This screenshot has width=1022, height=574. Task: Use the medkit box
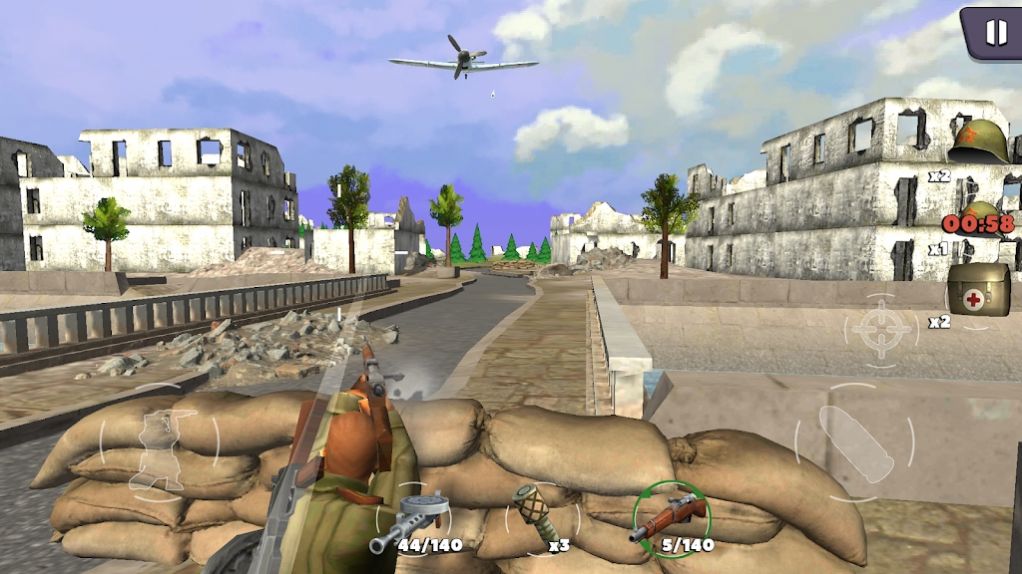[977, 289]
